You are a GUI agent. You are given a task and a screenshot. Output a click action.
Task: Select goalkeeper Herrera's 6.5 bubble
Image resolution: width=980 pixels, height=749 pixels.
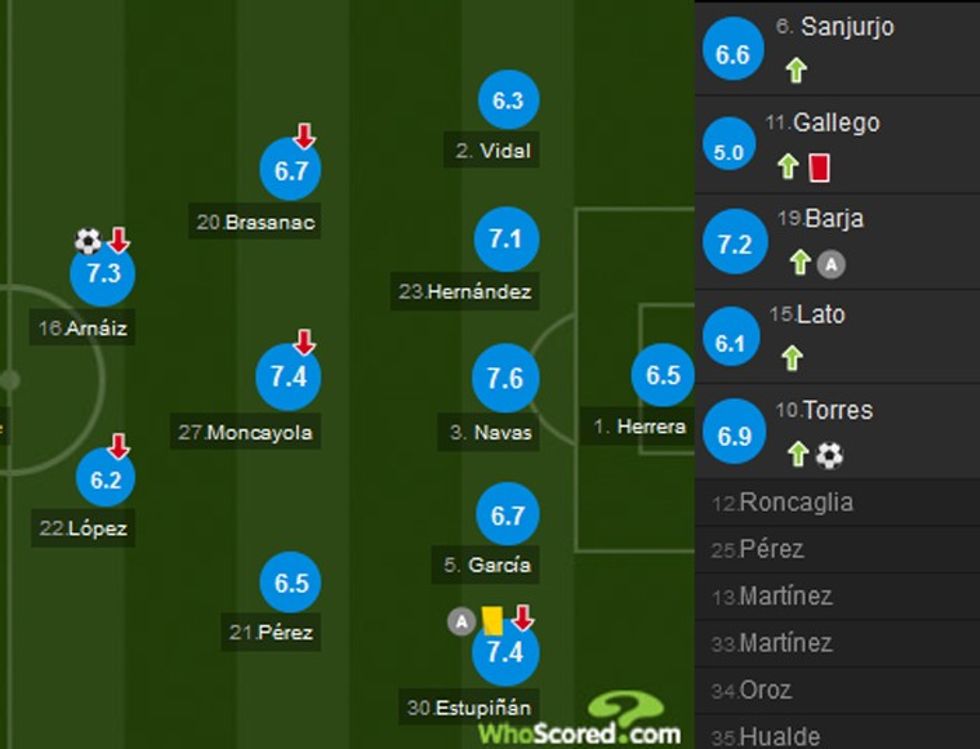662,376
